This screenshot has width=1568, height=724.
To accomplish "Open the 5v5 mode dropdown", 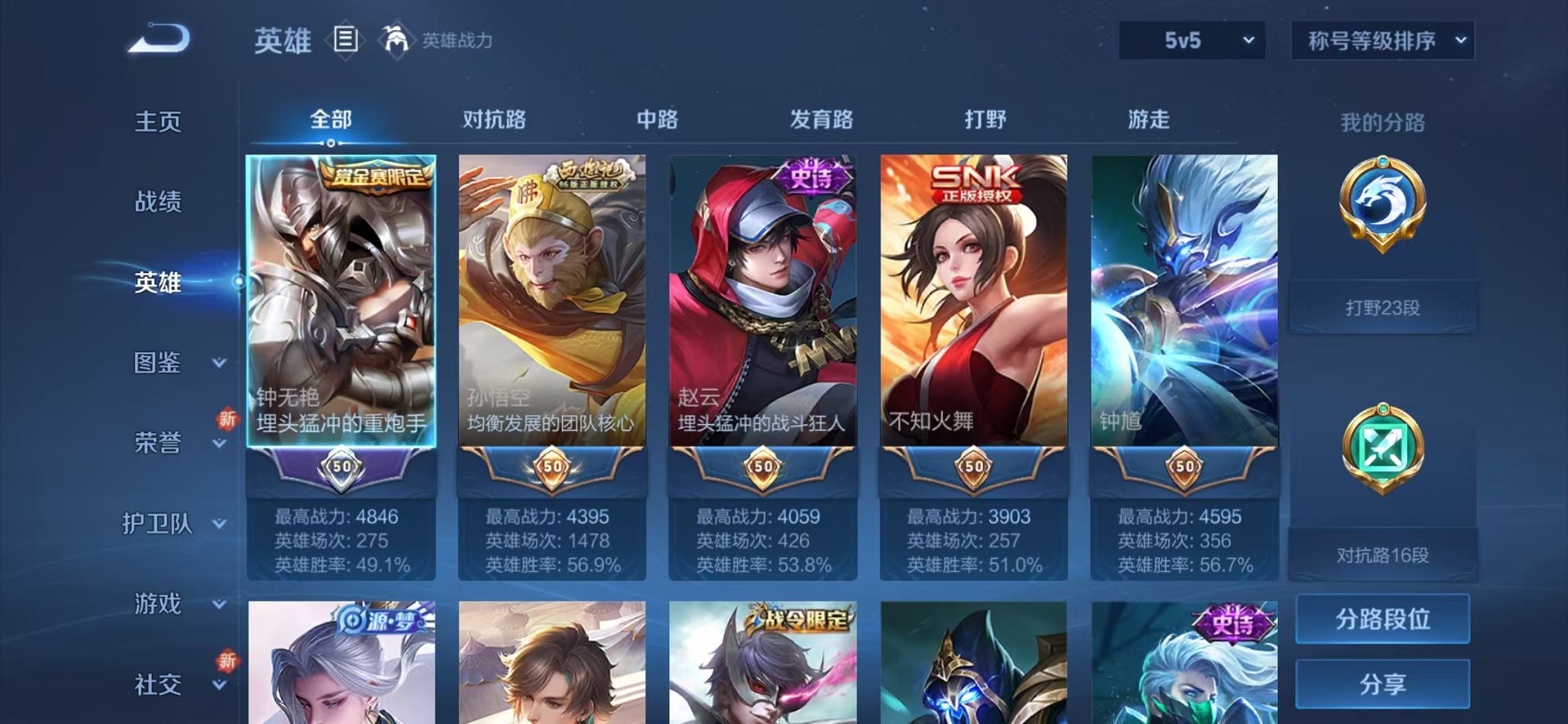I will pyautogui.click(x=1190, y=40).
